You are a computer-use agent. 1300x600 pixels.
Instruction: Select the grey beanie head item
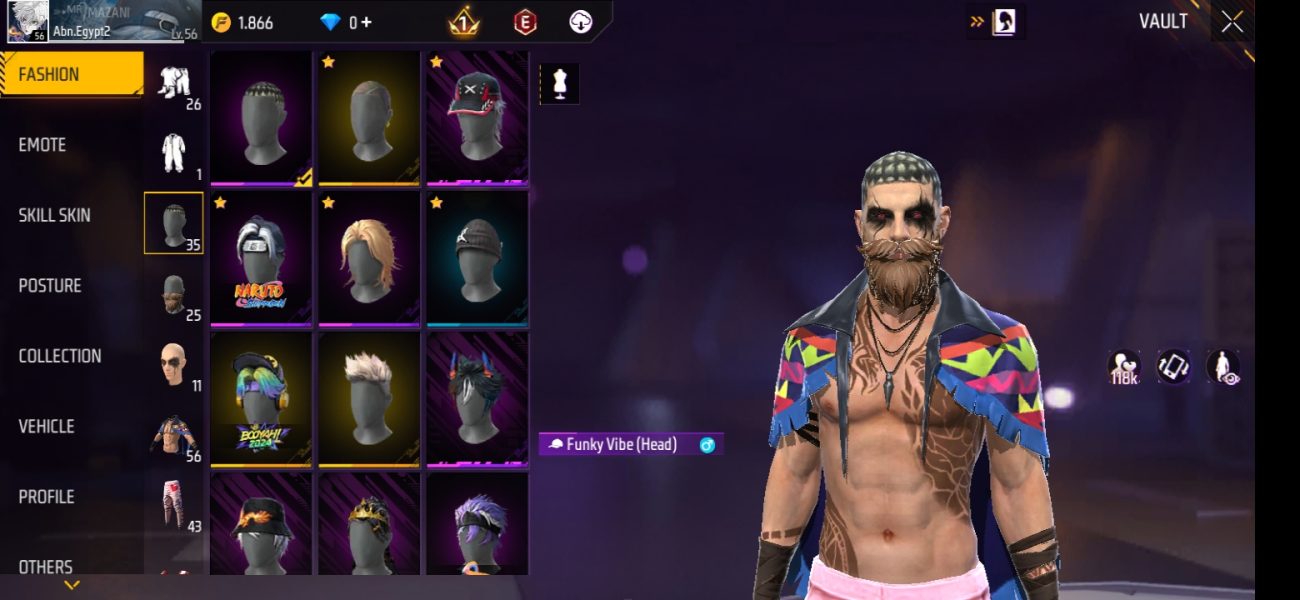coord(477,259)
